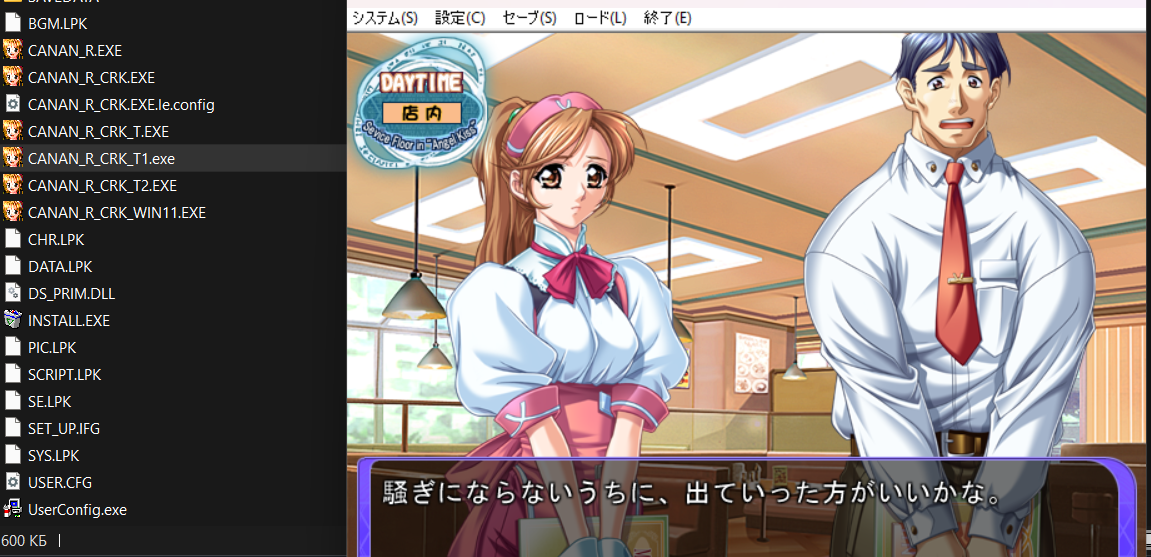Viewport: 1151px width, 557px height.
Task: Select the UserConfig.exe file
Action: (77, 510)
